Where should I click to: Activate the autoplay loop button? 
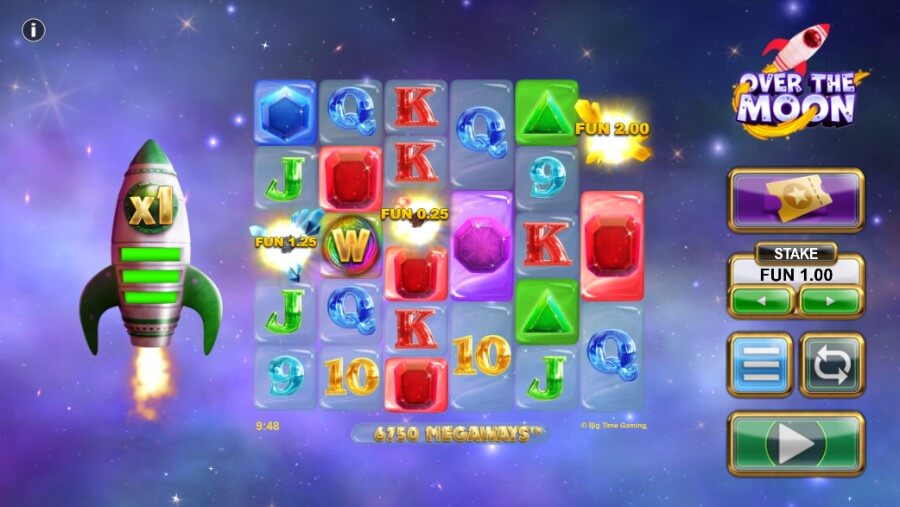[831, 365]
